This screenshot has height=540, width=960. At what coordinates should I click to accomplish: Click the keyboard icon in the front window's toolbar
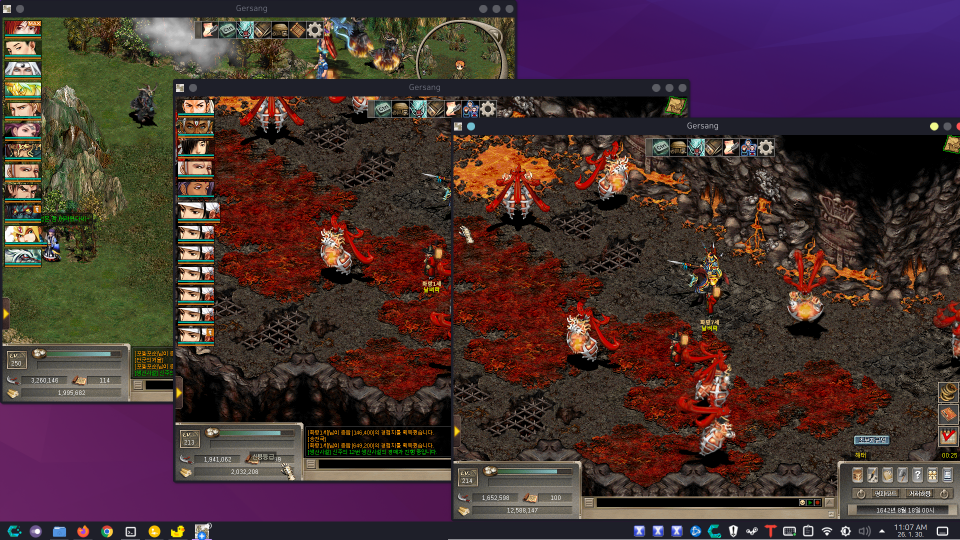[661, 147]
